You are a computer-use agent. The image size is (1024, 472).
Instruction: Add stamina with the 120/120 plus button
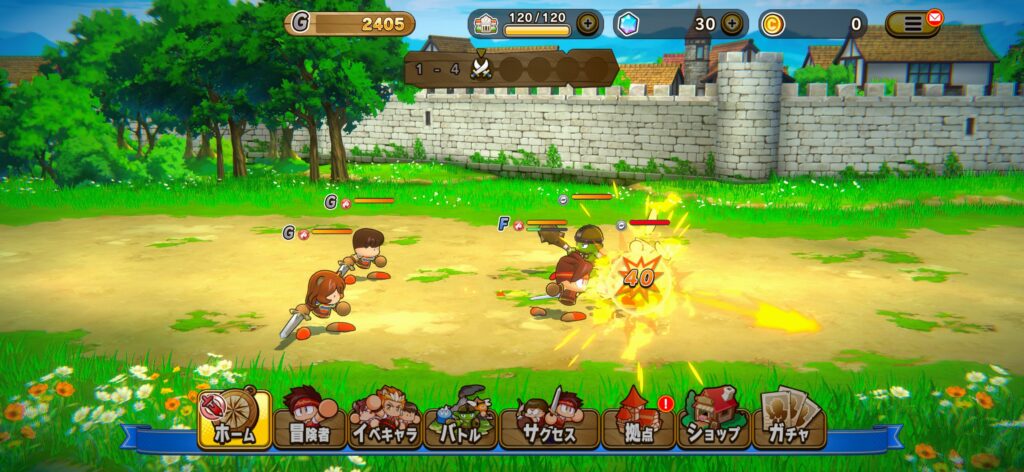(589, 23)
